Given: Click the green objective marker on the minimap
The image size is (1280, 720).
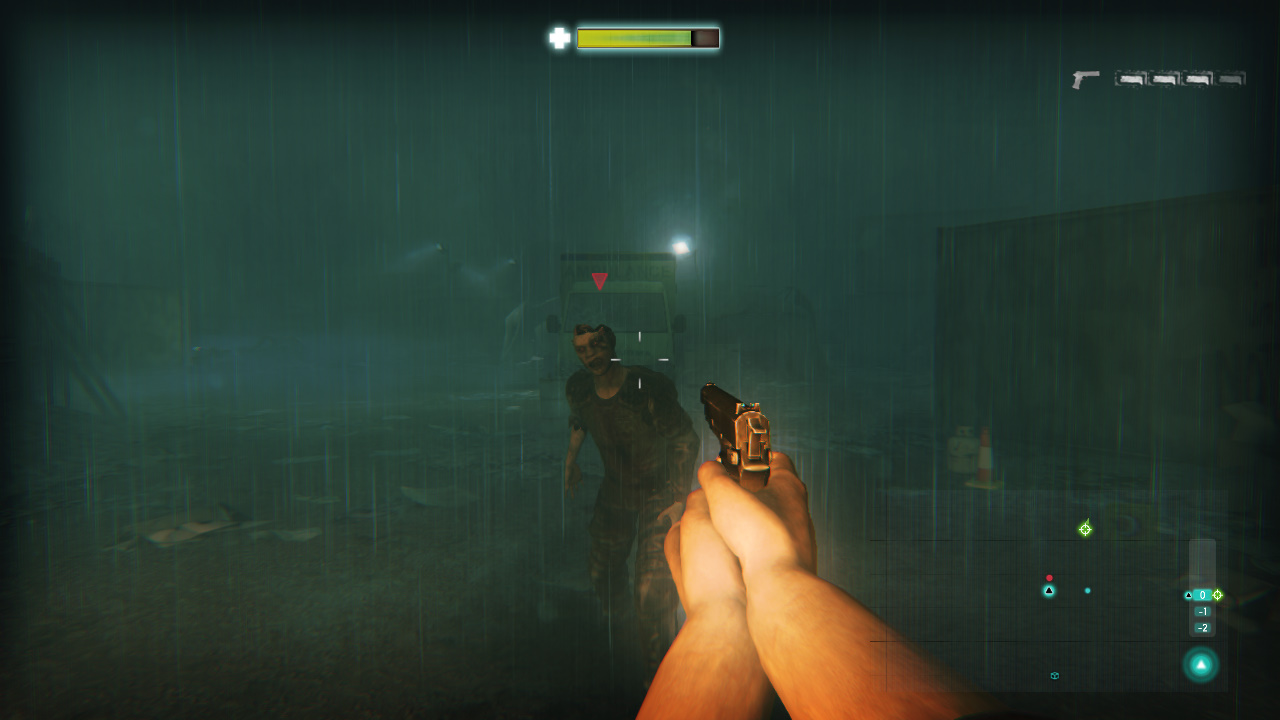Looking at the screenshot, I should (1085, 529).
